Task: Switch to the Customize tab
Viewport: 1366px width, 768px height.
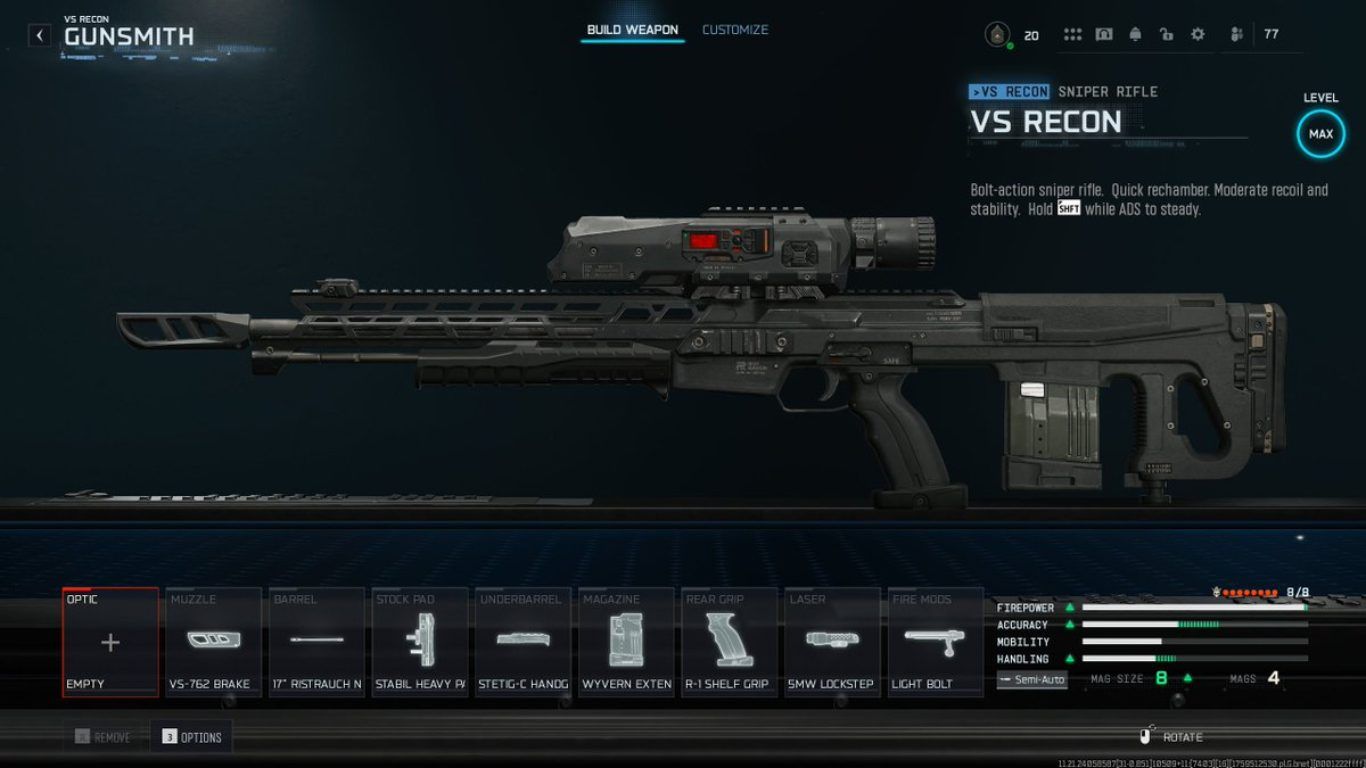Action: click(x=735, y=30)
